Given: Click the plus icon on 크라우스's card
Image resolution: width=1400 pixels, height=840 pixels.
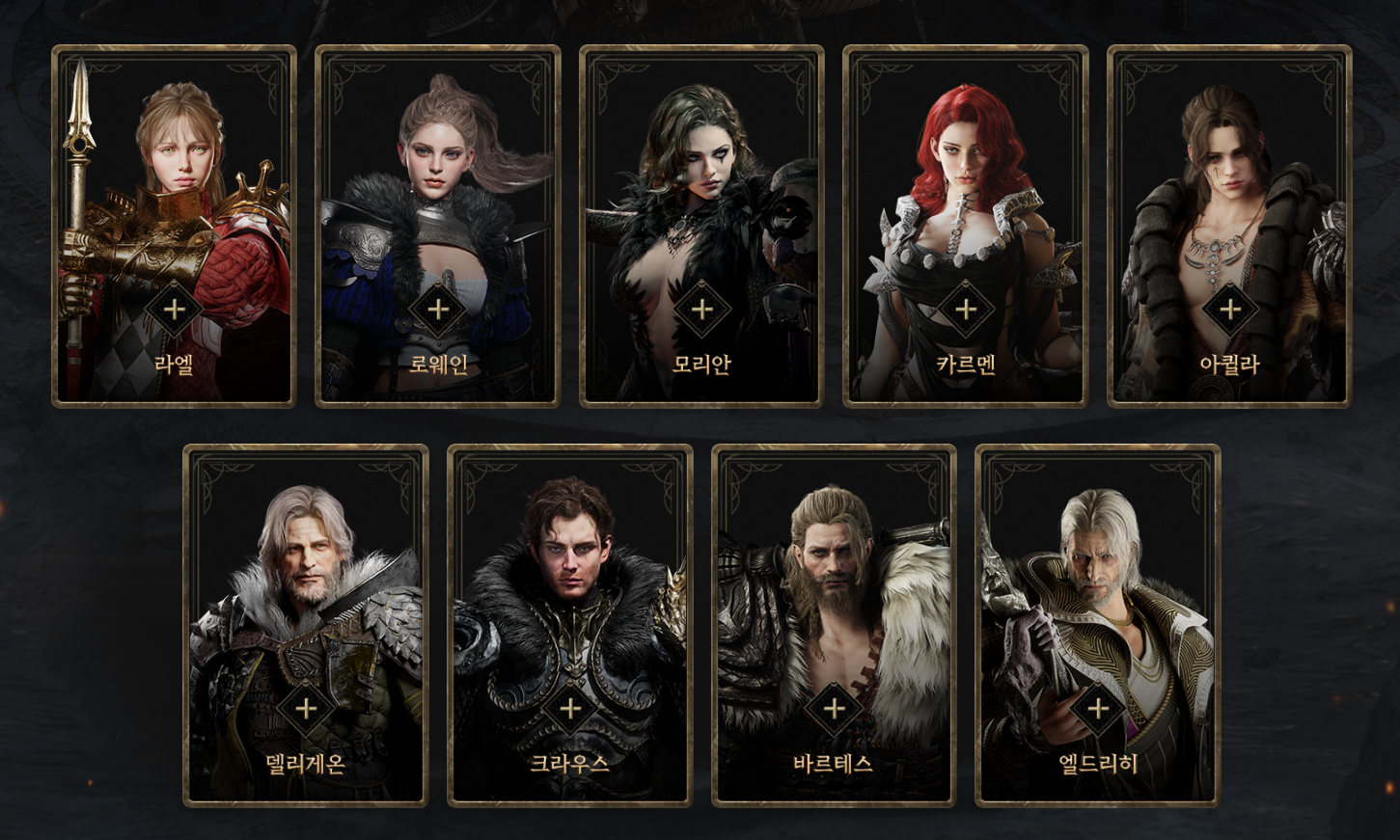Looking at the screenshot, I should tap(569, 711).
